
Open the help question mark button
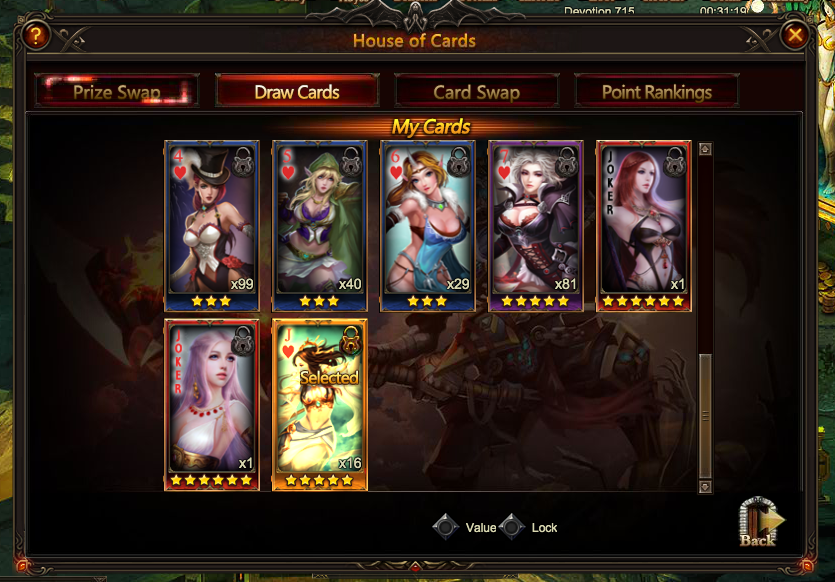click(x=36, y=37)
